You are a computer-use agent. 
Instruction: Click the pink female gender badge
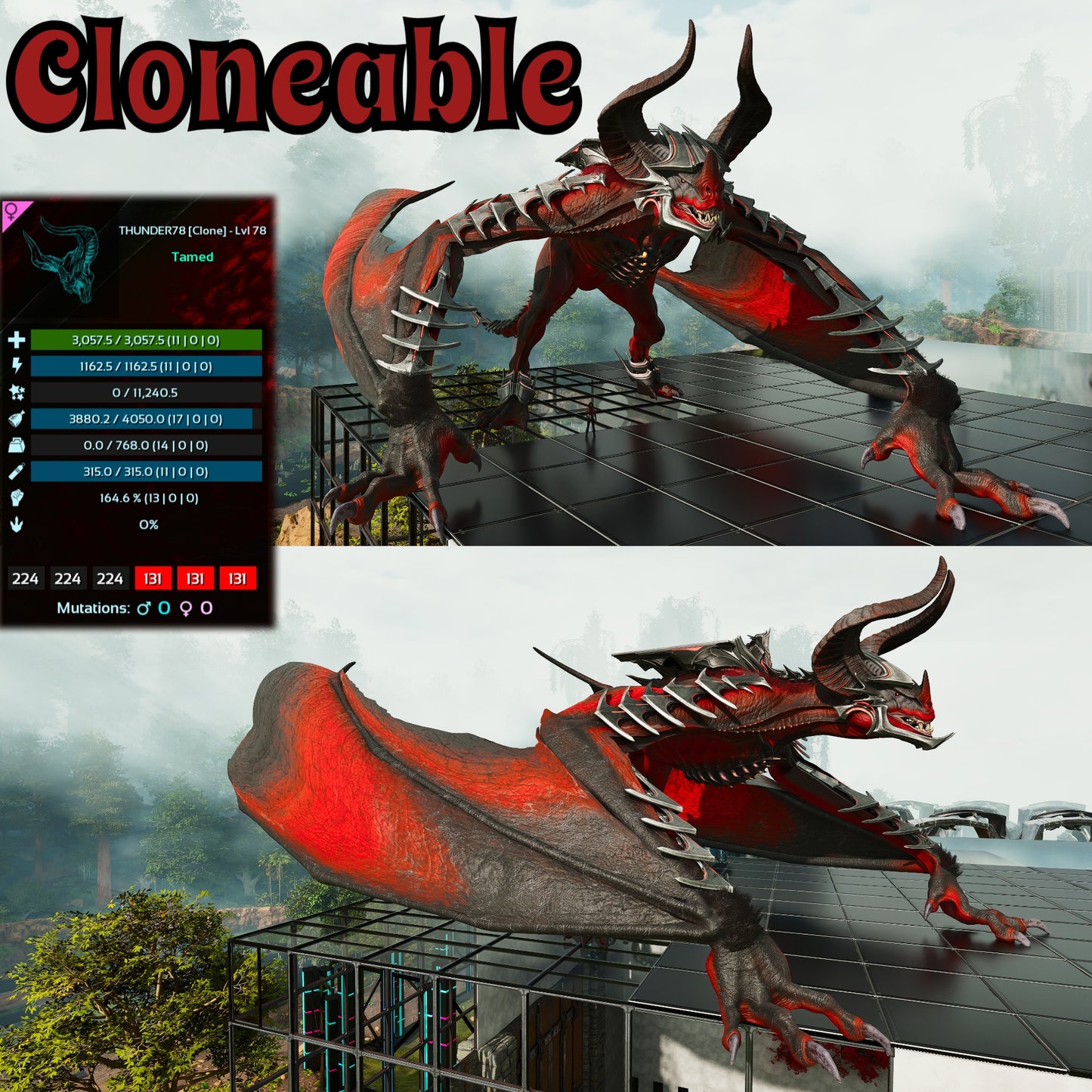coord(14,209)
